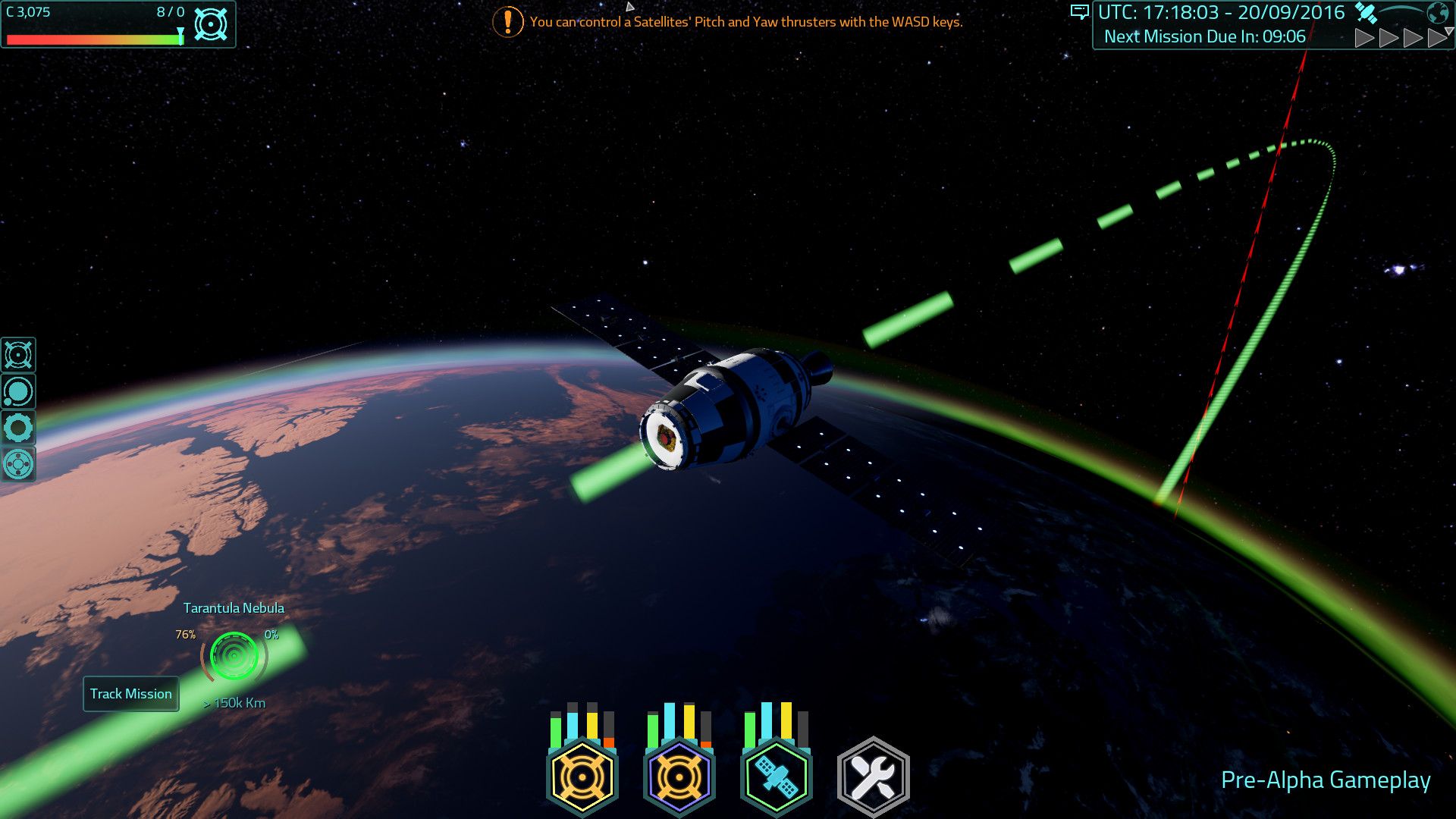Open the dropdown triangle on the last speed arrow
The height and width of the screenshot is (819, 1456).
coord(1449,30)
